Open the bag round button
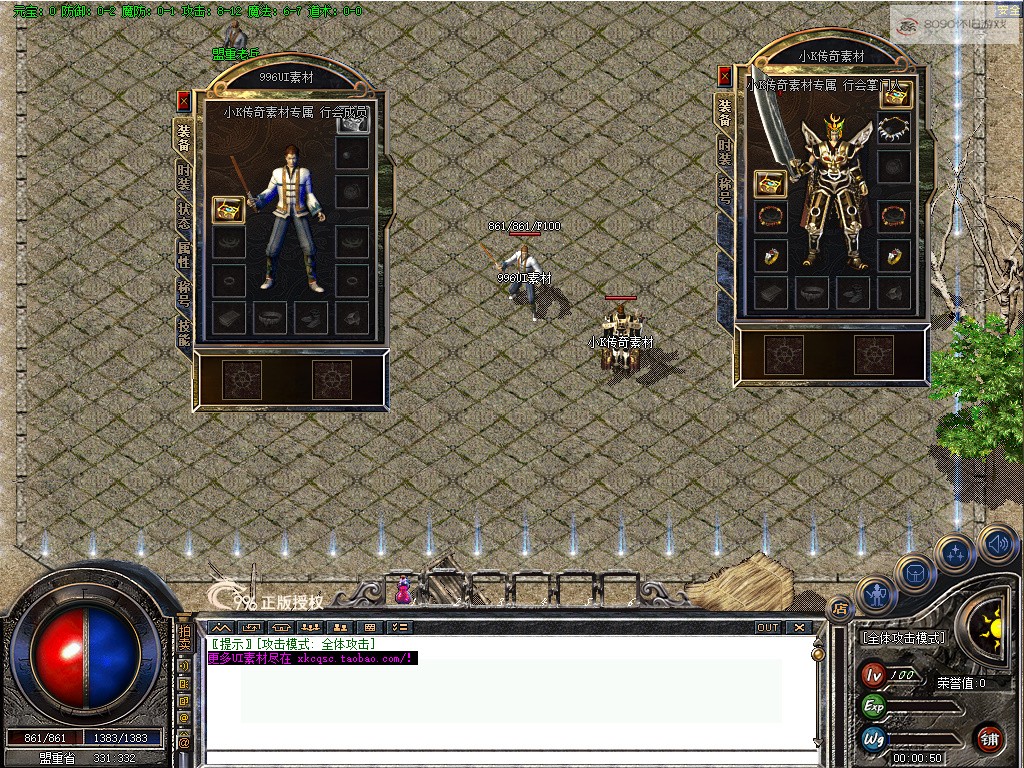Image resolution: width=1024 pixels, height=768 pixels. (914, 573)
